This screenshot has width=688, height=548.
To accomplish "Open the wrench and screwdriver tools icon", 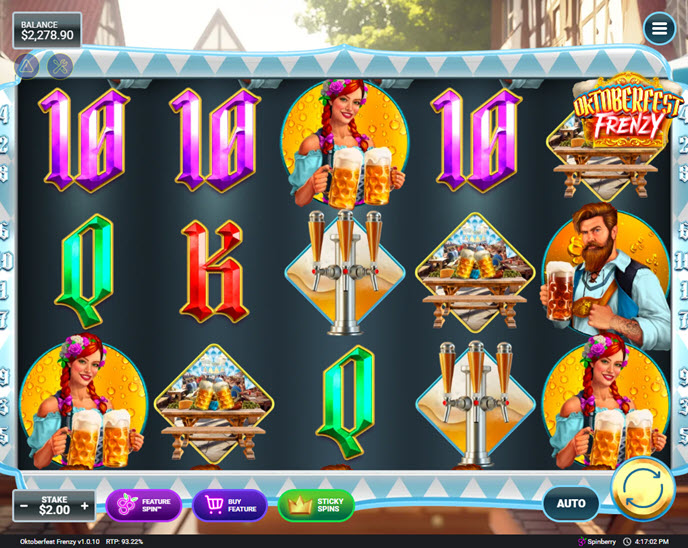I will pyautogui.click(x=60, y=66).
